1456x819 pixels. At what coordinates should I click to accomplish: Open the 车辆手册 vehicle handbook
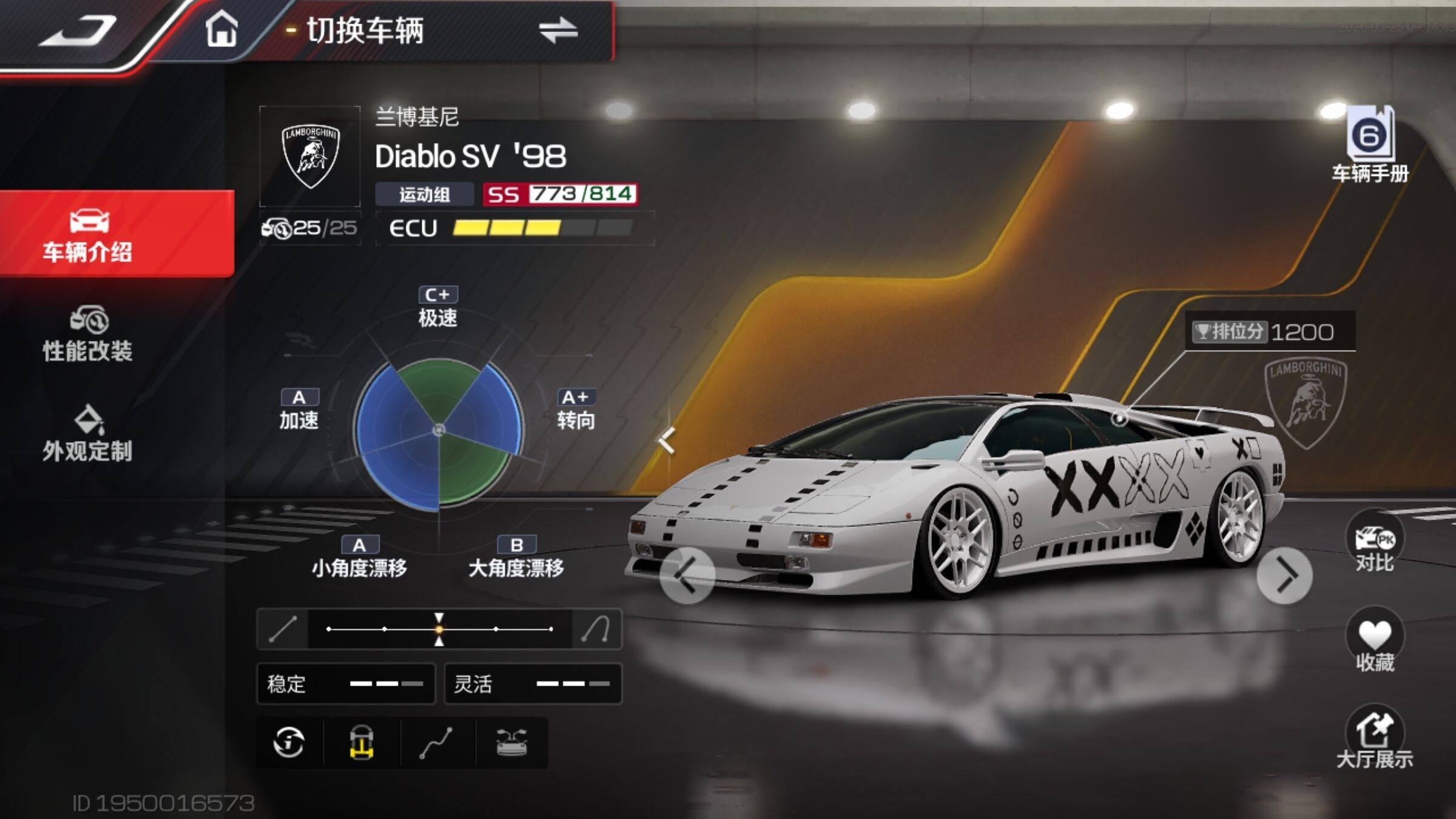tap(1370, 146)
